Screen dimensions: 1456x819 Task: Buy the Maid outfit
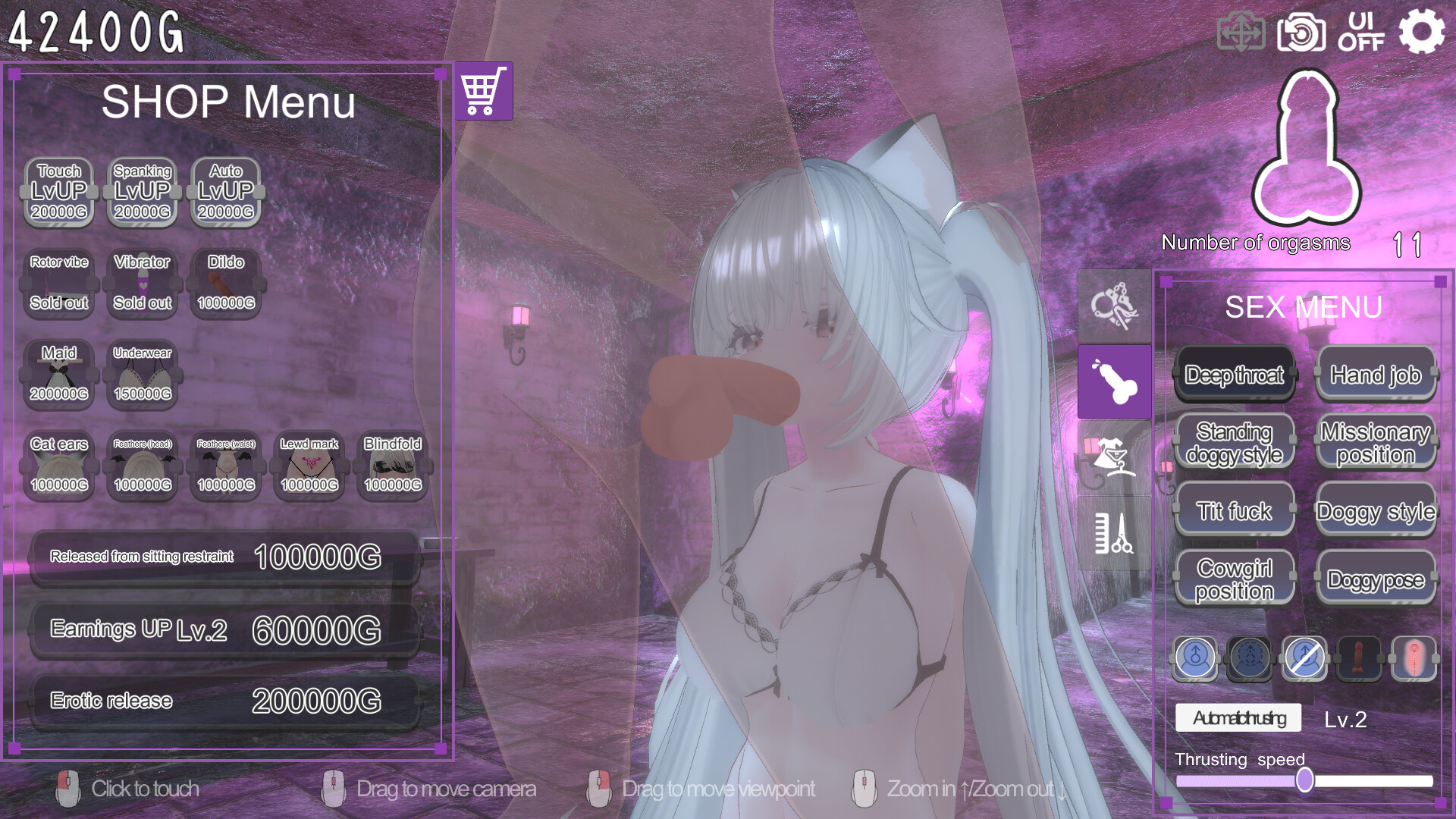tap(59, 374)
